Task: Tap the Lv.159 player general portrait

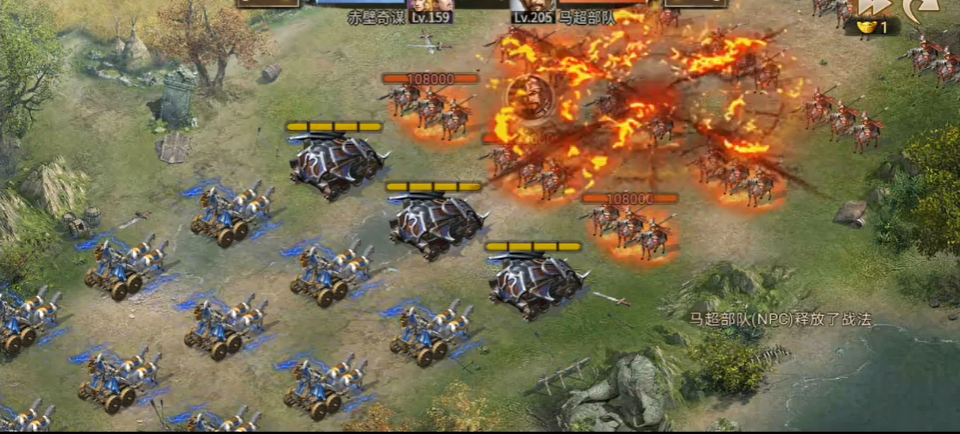Action: point(430,5)
